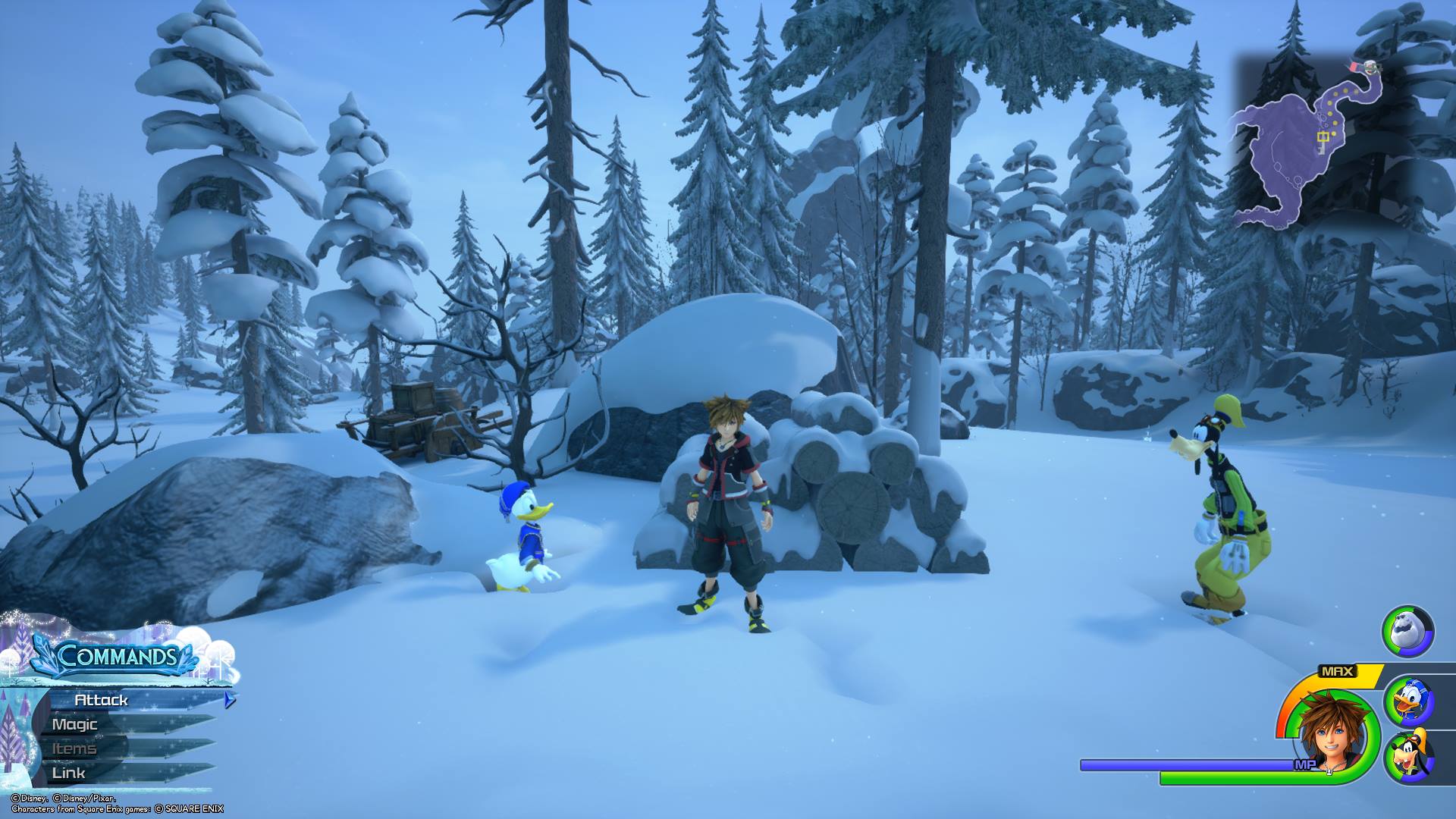Select the Link command
Viewport: 1456px width, 819px height.
[x=69, y=773]
